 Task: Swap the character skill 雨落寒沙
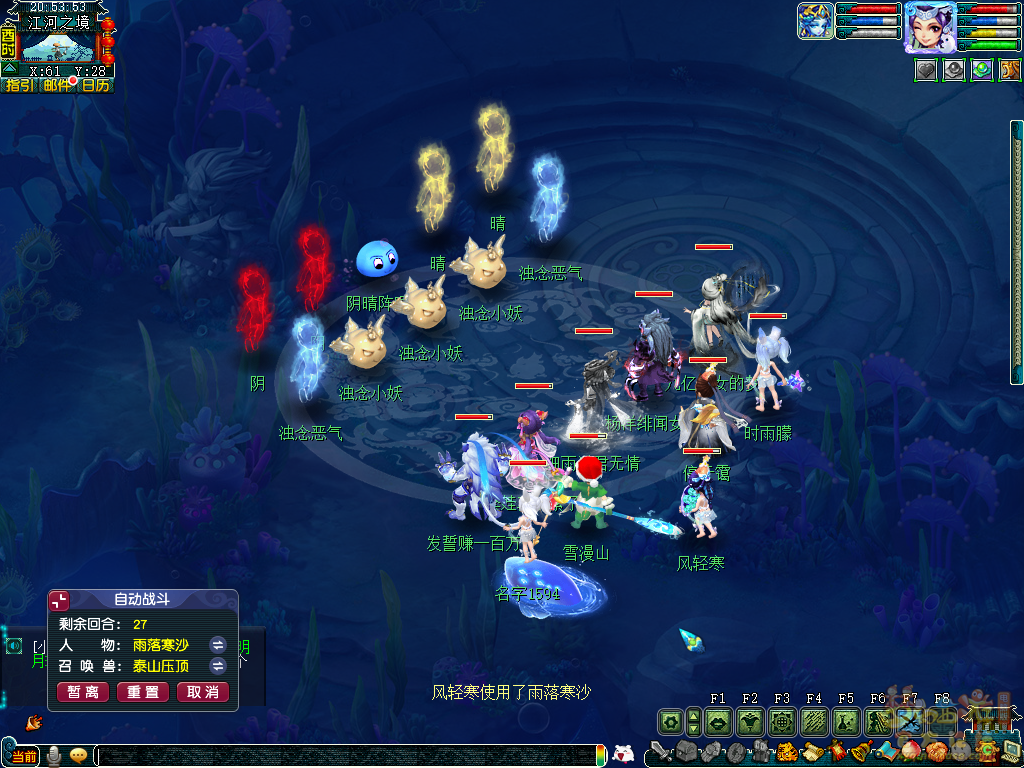coord(218,645)
